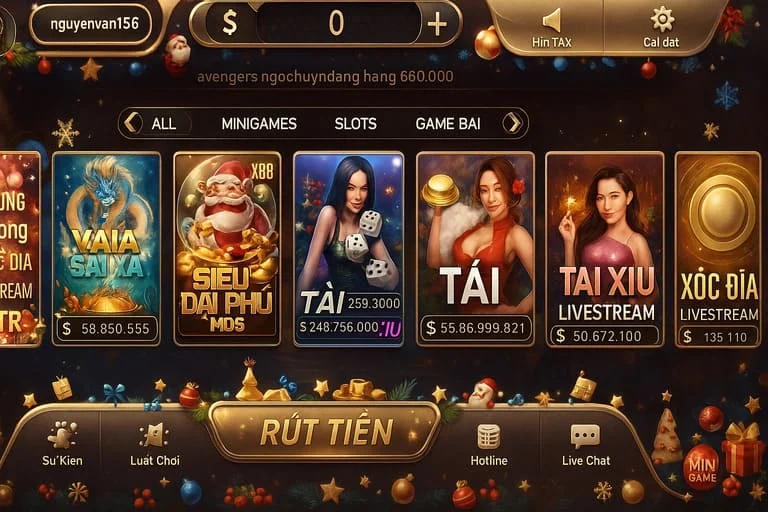This screenshot has height=512, width=768.
Task: Open the Su Kien events icon
Action: click(x=62, y=443)
